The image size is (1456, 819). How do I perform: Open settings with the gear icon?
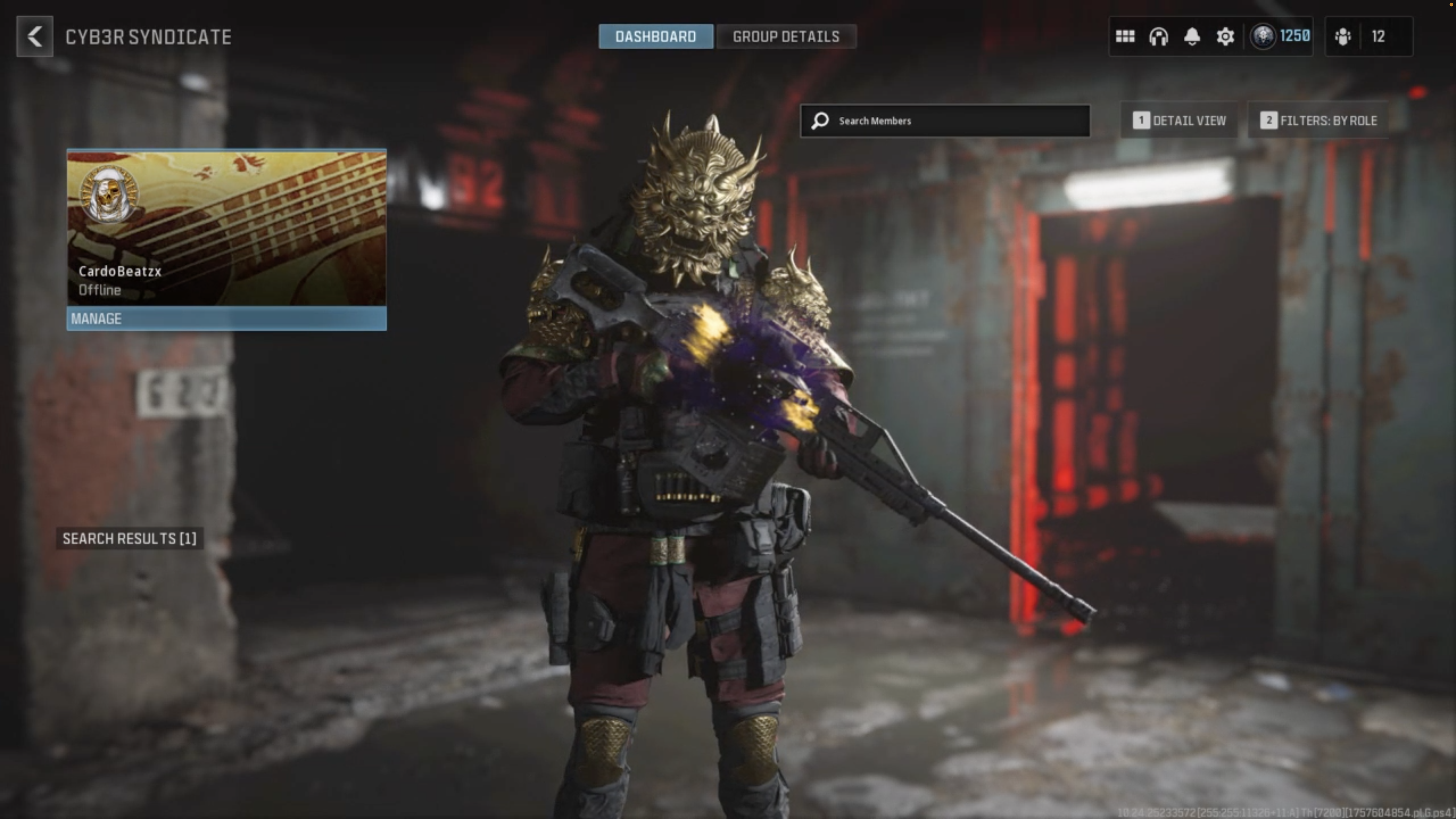[1225, 37]
